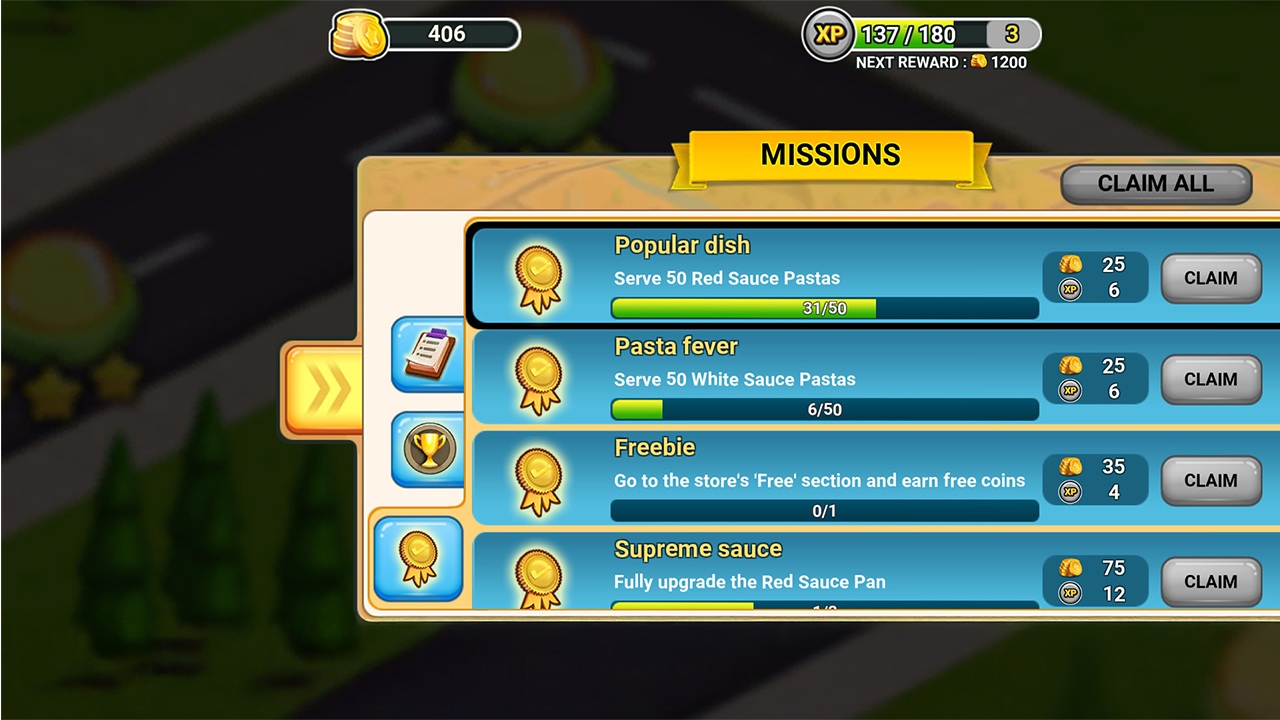
Task: Click the XP reward icon for Supreme sauce
Action: [x=1072, y=592]
